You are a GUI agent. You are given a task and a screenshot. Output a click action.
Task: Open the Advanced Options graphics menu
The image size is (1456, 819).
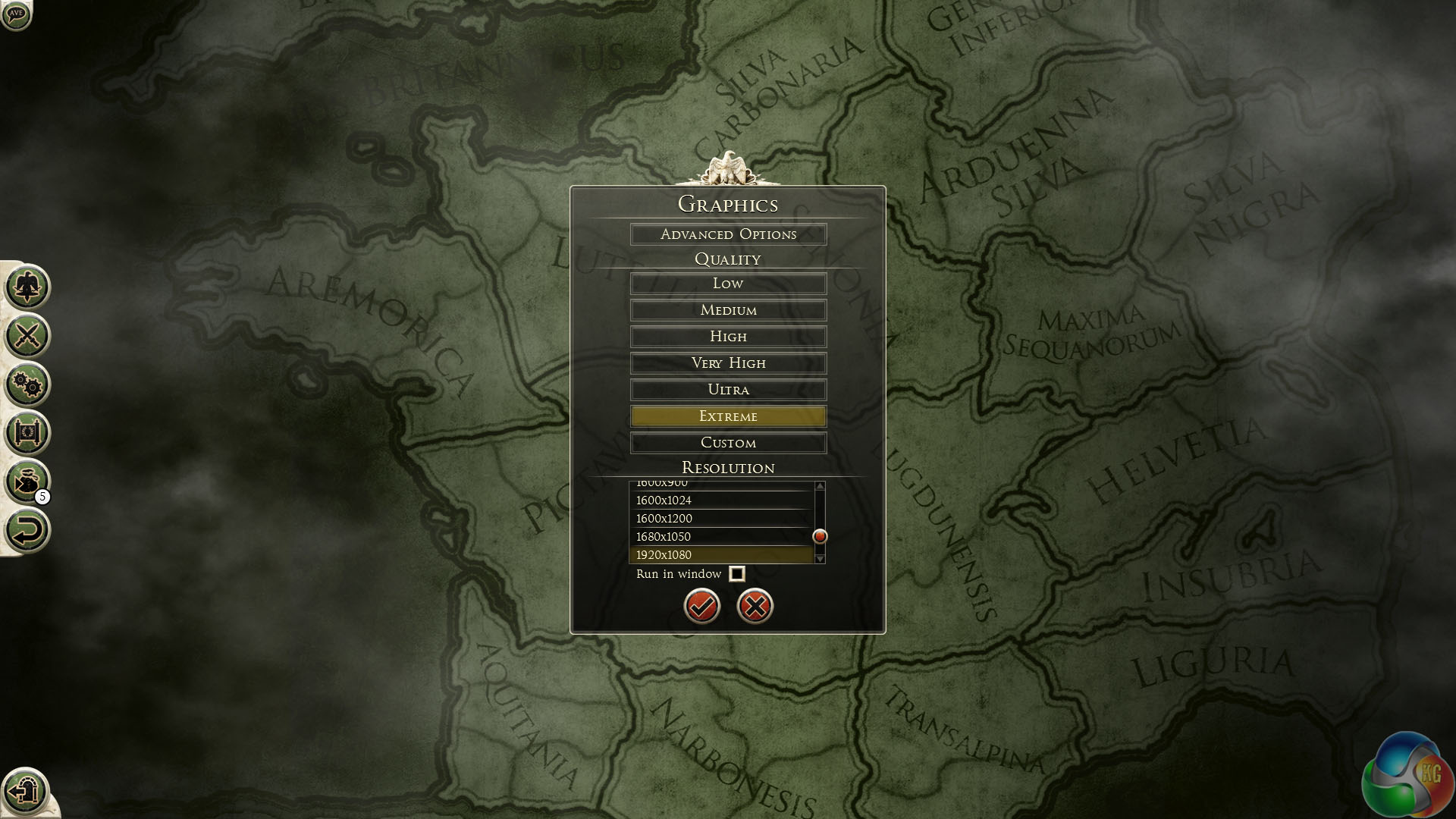click(x=728, y=234)
